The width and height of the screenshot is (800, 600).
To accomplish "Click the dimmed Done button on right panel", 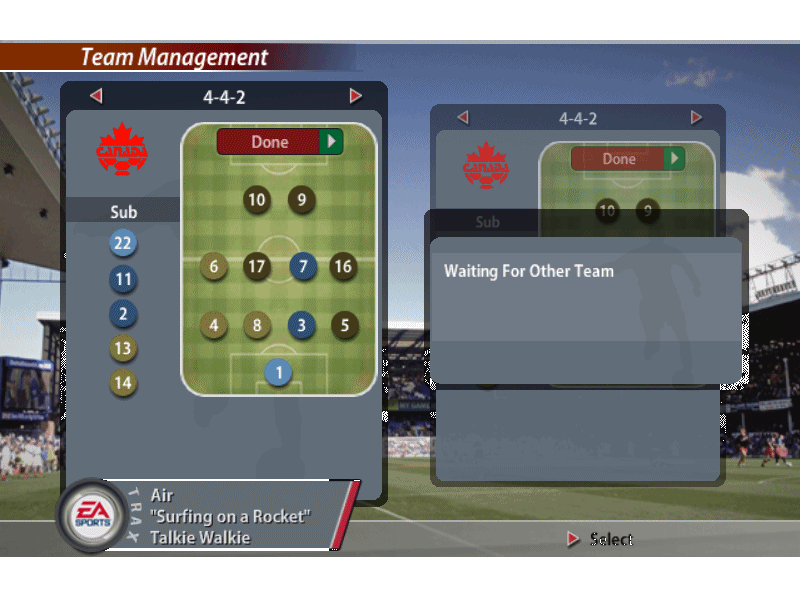I will pos(627,159).
